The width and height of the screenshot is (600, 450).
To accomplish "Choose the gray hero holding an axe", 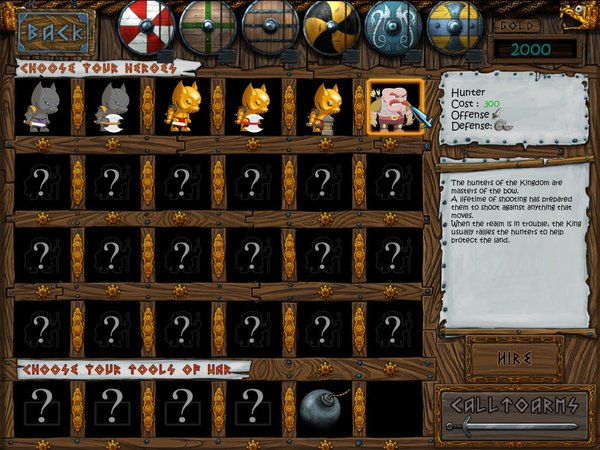I will [x=112, y=107].
